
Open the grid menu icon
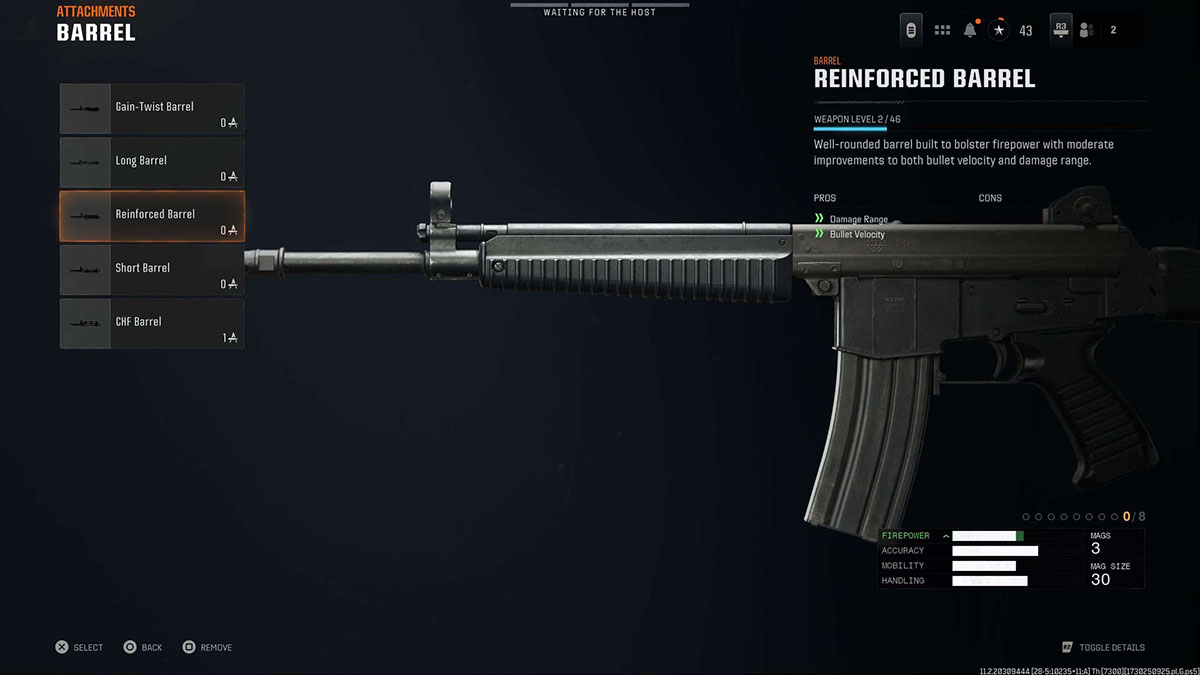(942, 30)
